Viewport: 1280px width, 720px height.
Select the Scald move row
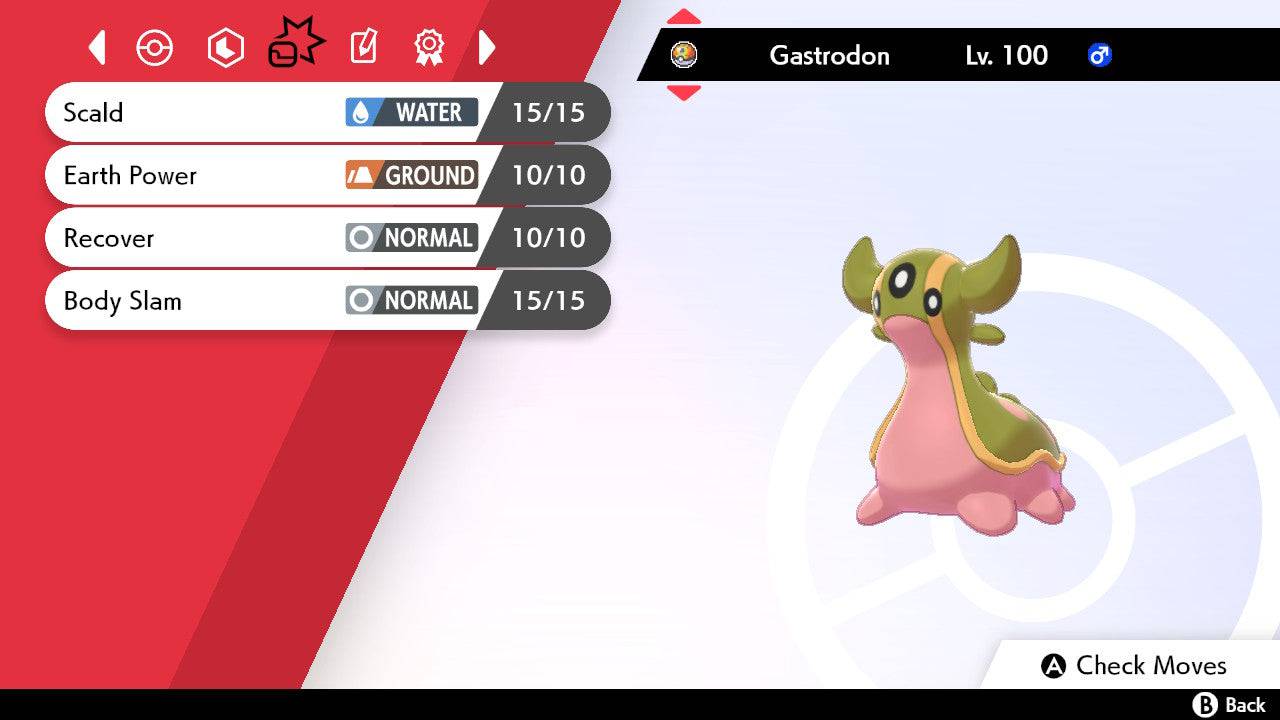pyautogui.click(x=327, y=112)
